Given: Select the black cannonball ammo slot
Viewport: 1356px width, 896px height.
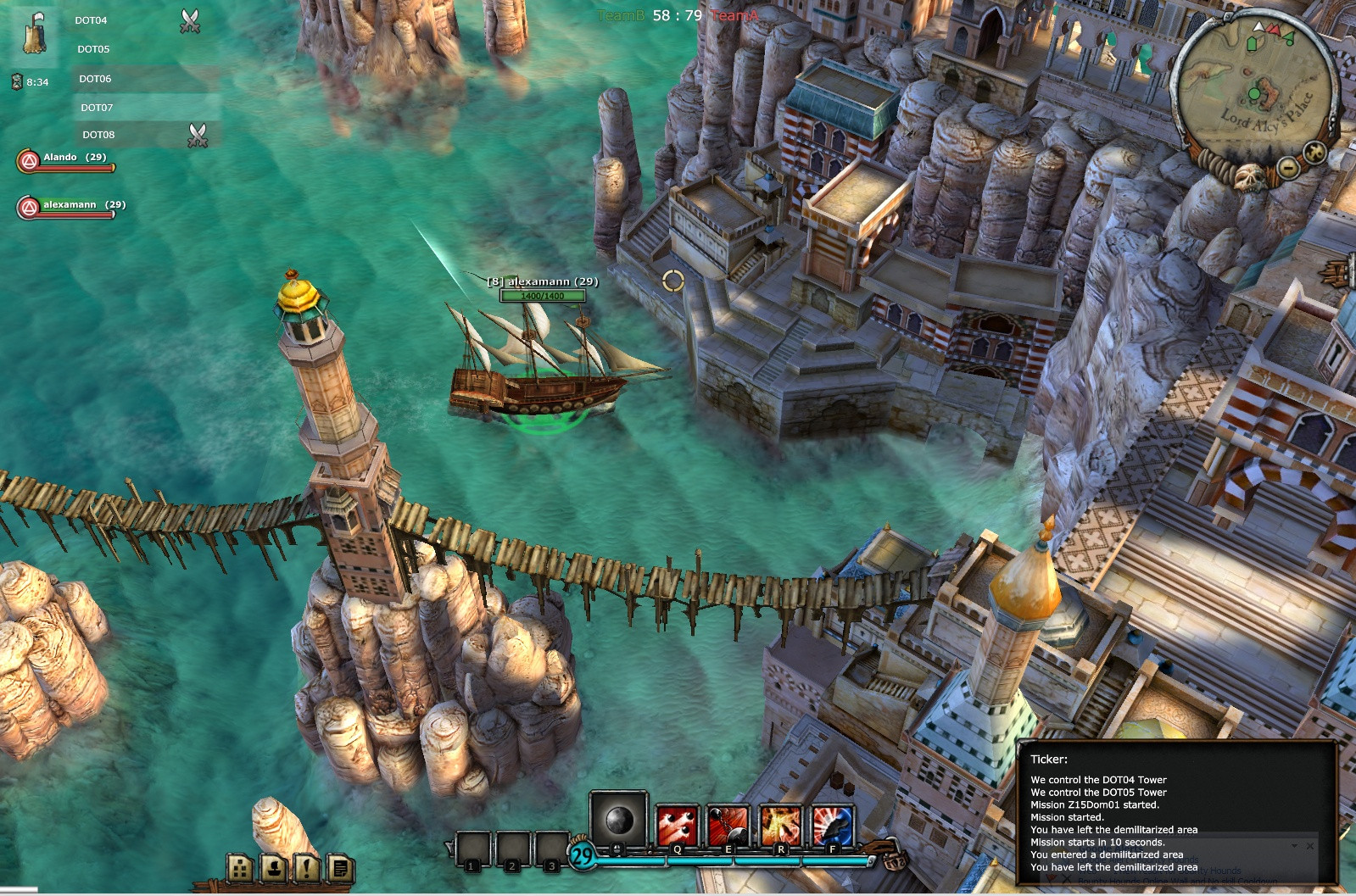Looking at the screenshot, I should point(618,820).
